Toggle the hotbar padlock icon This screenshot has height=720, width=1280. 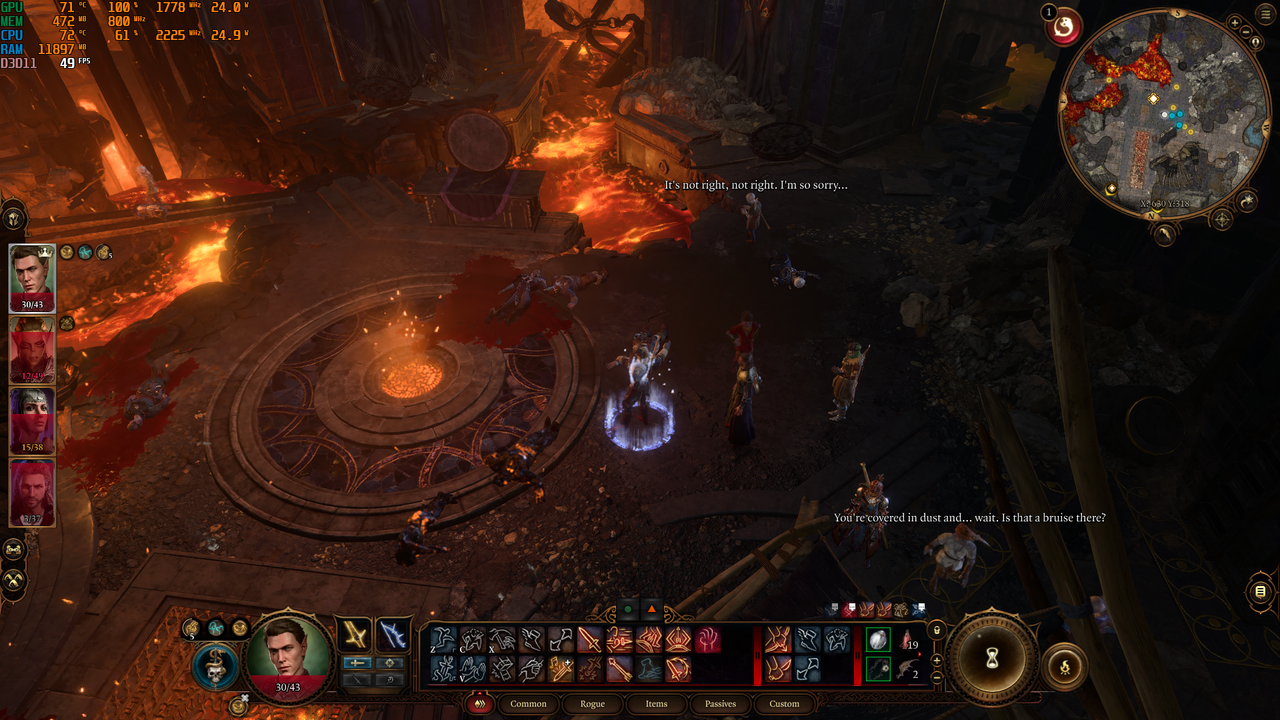point(936,631)
